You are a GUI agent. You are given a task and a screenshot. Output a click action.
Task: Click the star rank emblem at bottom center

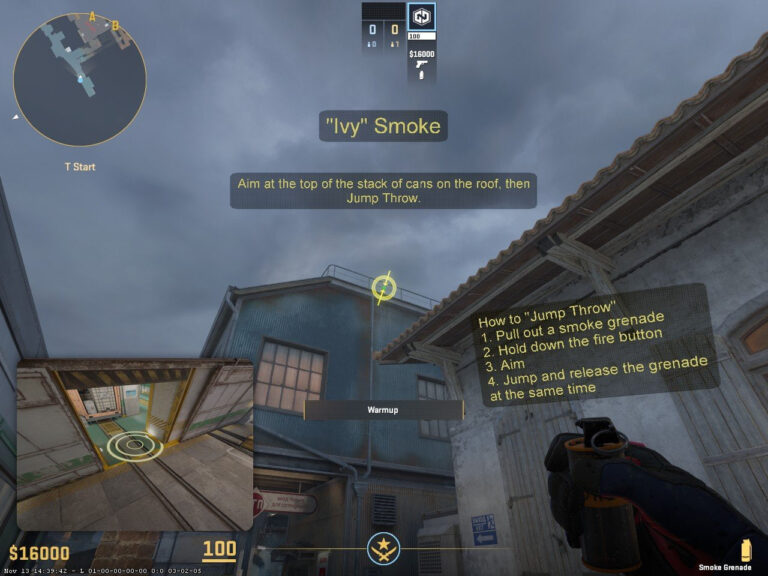[384, 548]
